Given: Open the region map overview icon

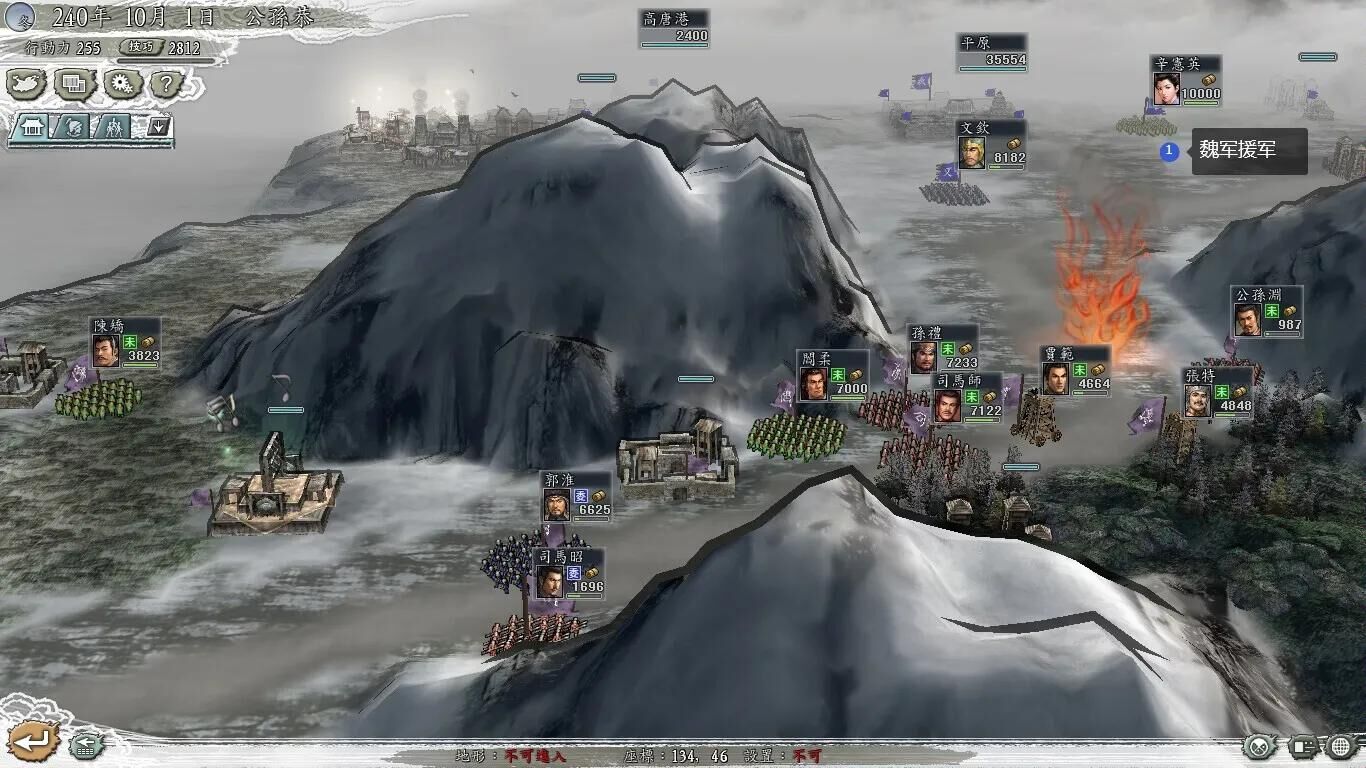Looking at the screenshot, I should (x=26, y=83).
